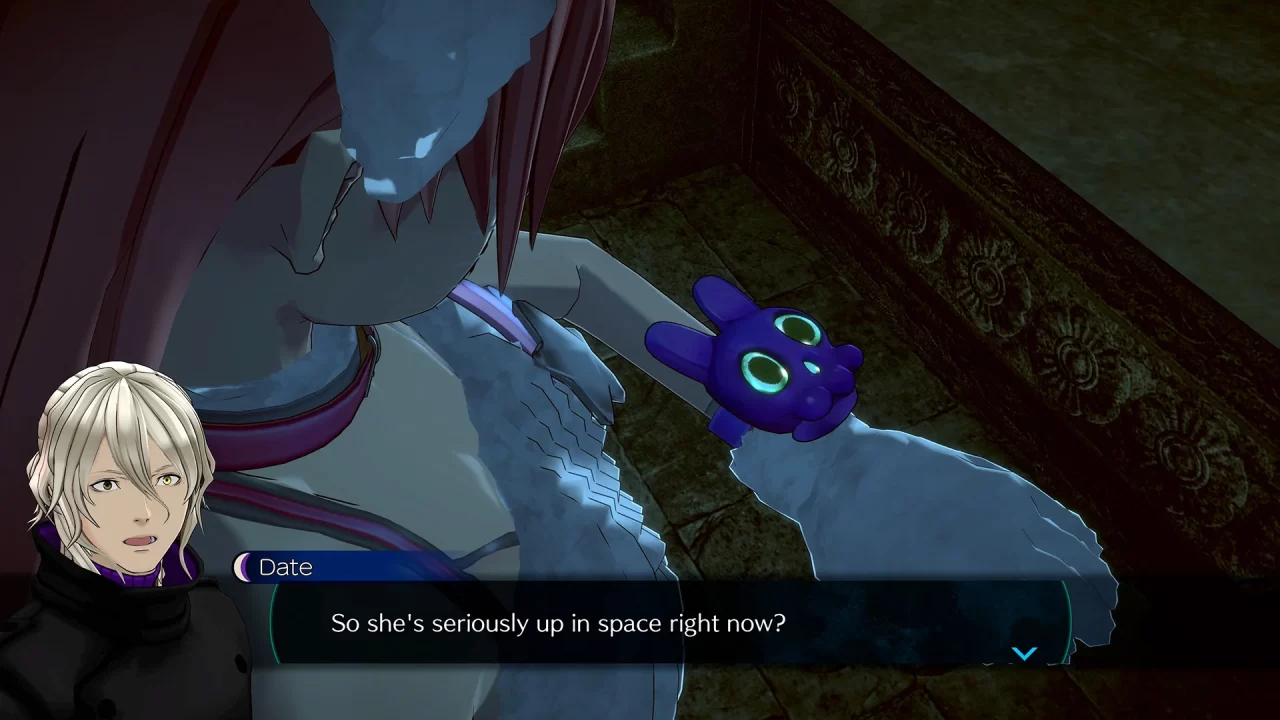Click the blue down-arrow to advance dialogue

[1024, 652]
